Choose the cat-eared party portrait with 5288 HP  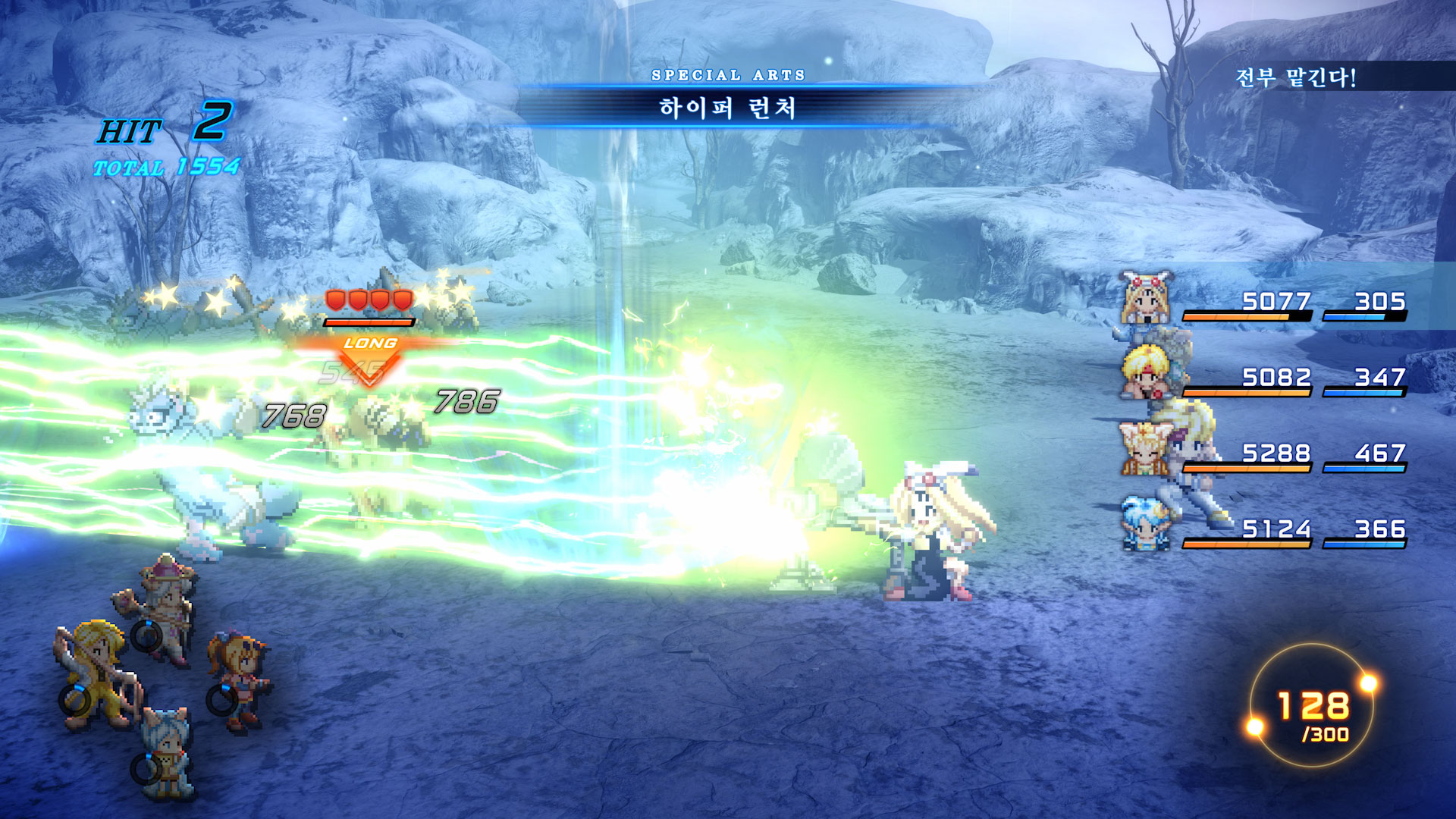click(1145, 449)
